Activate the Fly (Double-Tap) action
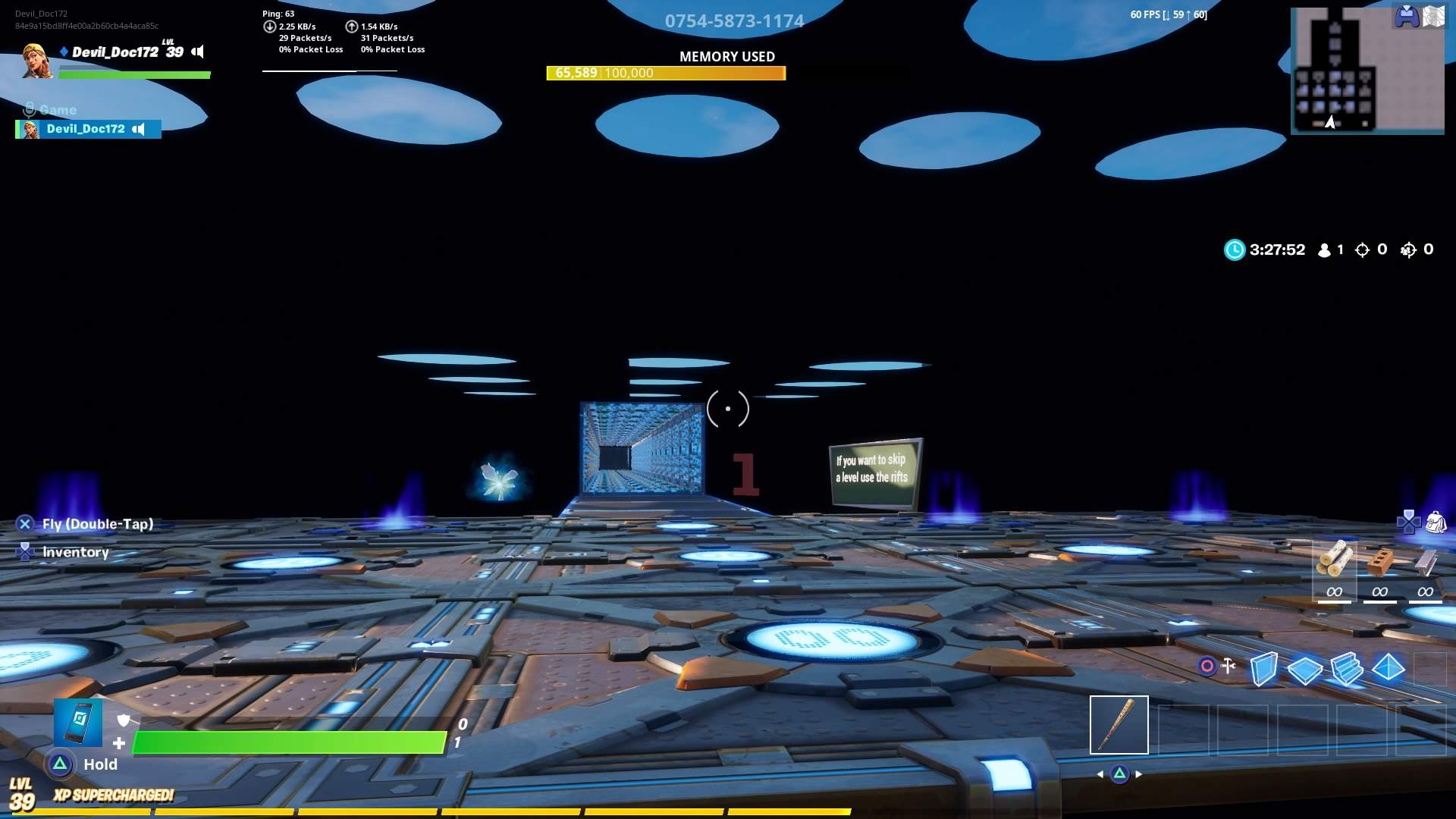Screen dimensions: 1456x819 99,523
